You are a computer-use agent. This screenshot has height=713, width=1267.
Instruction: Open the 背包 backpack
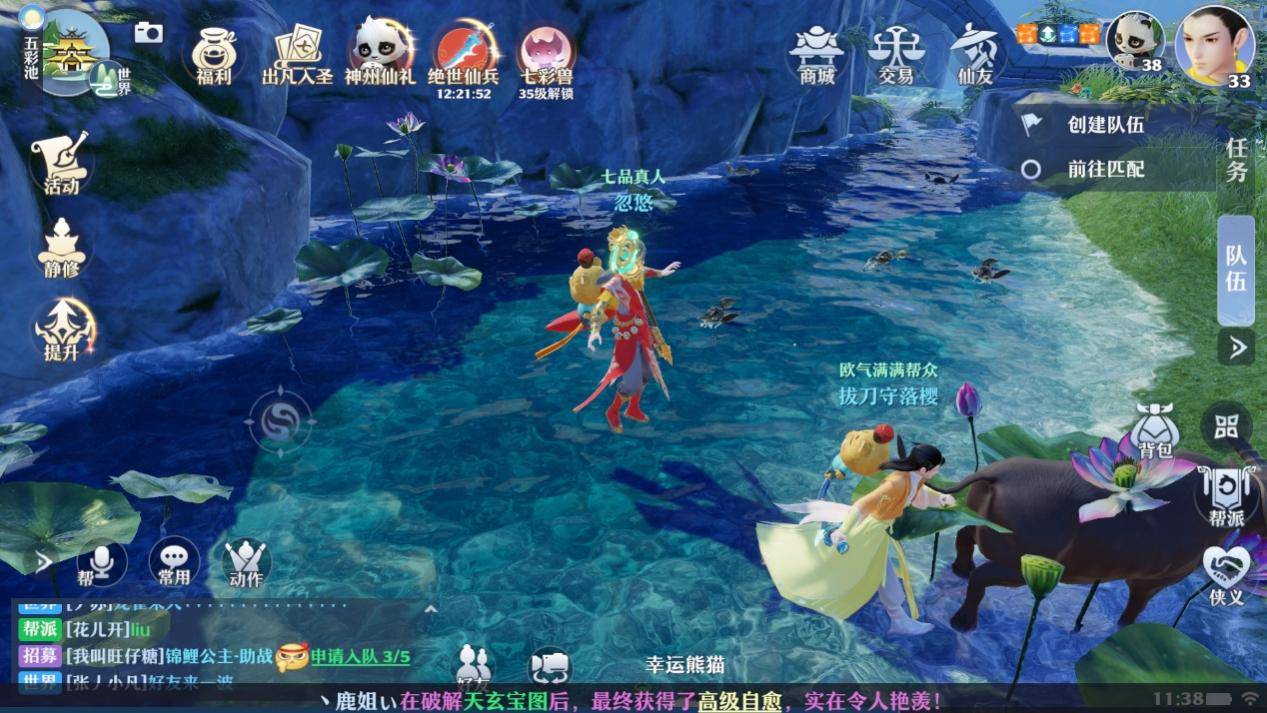pos(1155,431)
